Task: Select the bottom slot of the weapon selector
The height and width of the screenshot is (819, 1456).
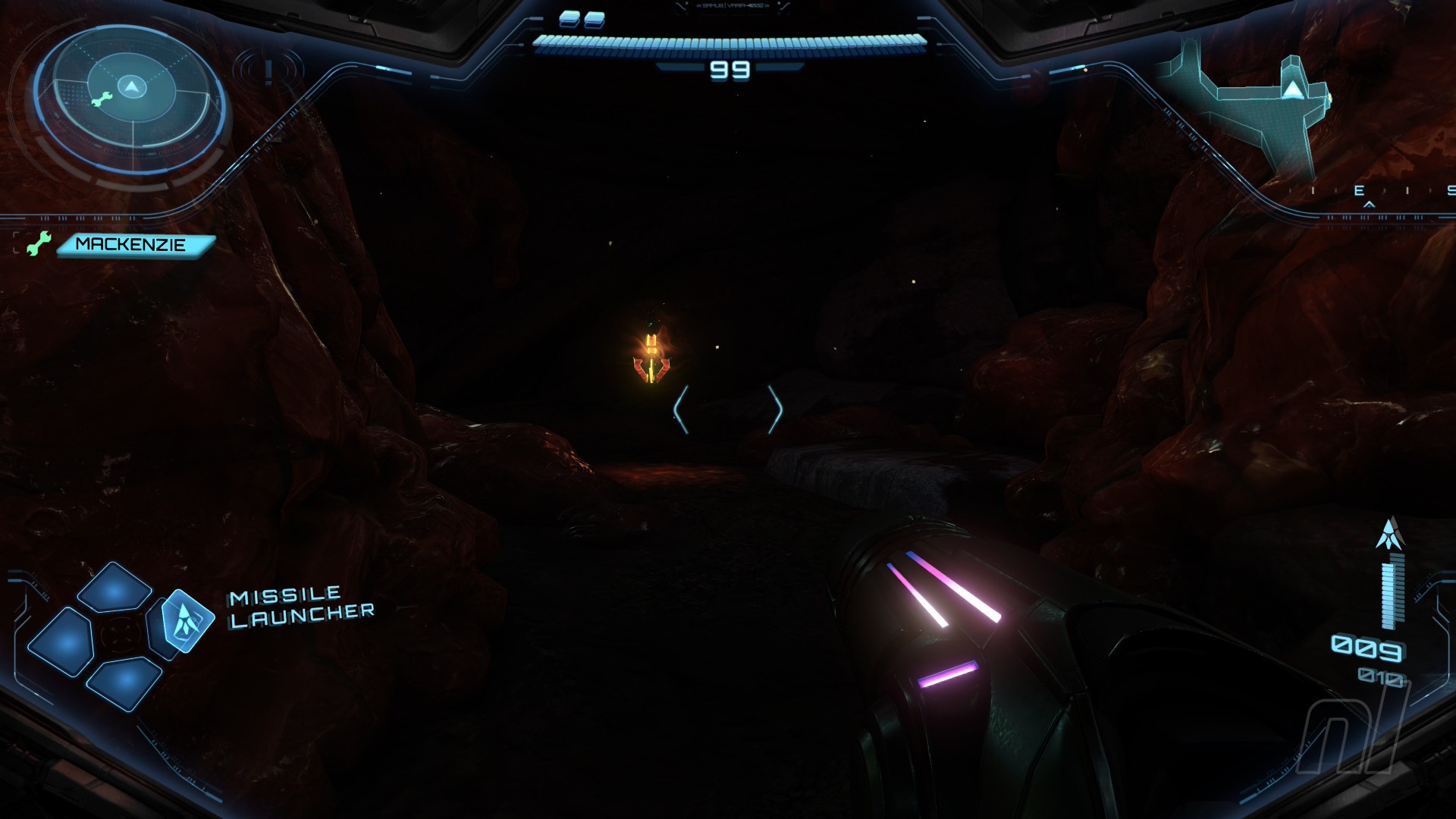Action: [124, 682]
